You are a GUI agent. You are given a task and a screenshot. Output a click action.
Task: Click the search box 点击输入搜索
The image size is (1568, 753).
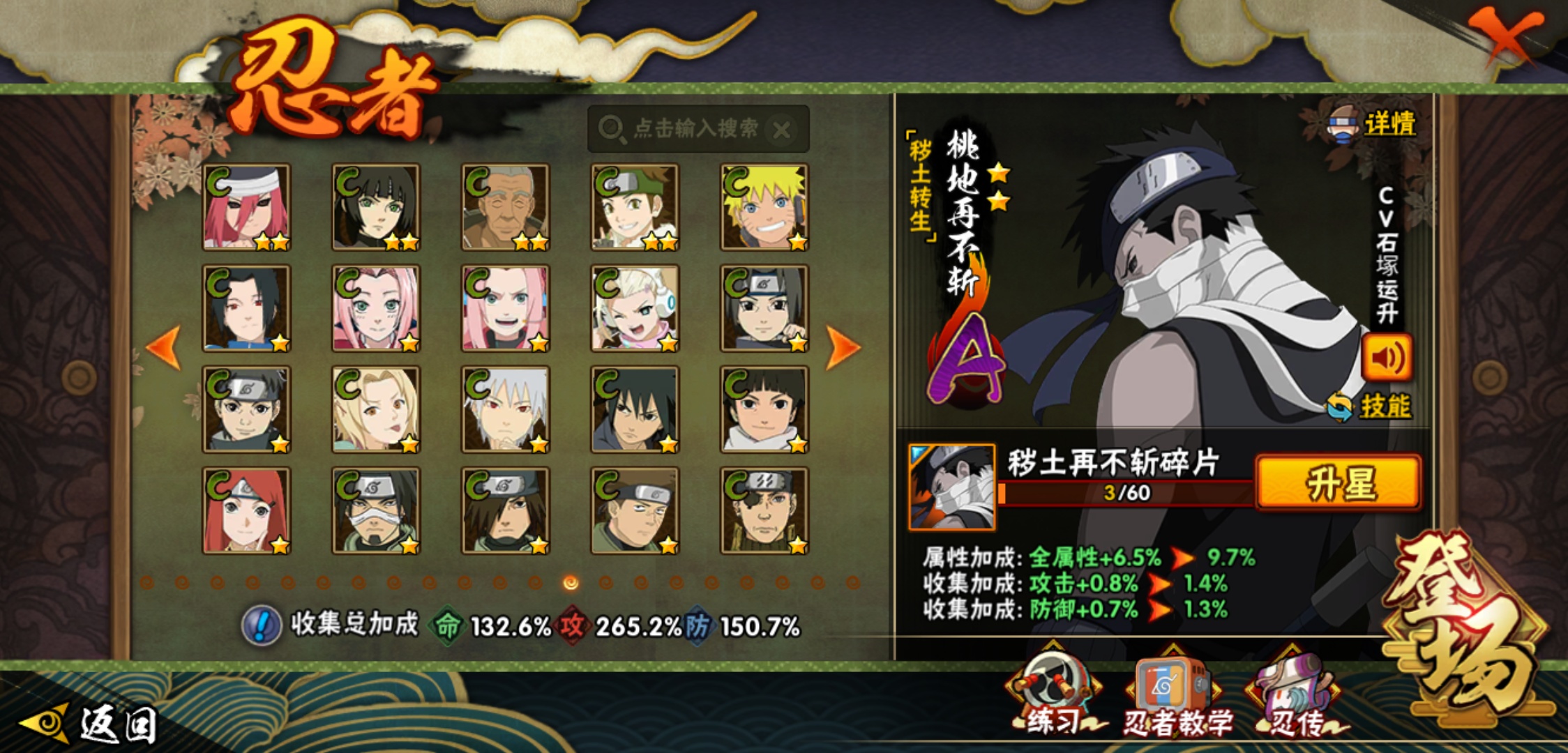[694, 129]
